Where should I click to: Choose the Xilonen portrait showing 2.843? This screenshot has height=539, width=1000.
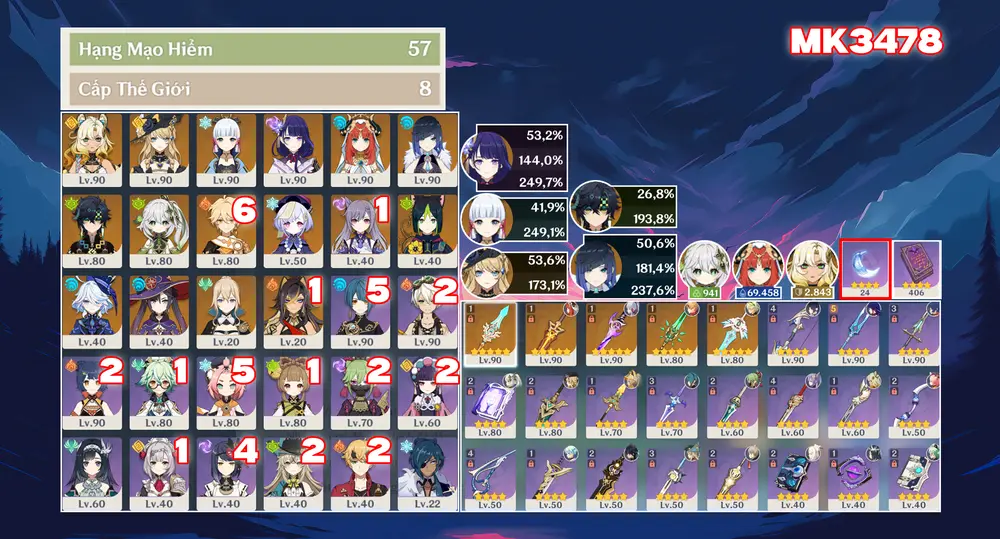pyautogui.click(x=811, y=268)
